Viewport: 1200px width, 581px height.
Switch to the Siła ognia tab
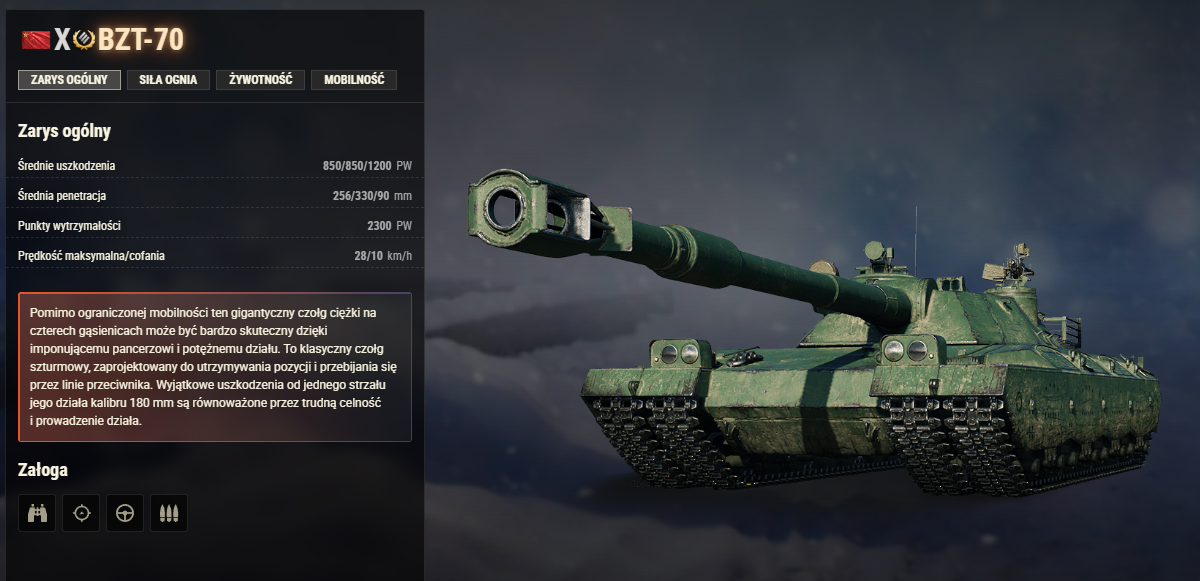[168, 80]
